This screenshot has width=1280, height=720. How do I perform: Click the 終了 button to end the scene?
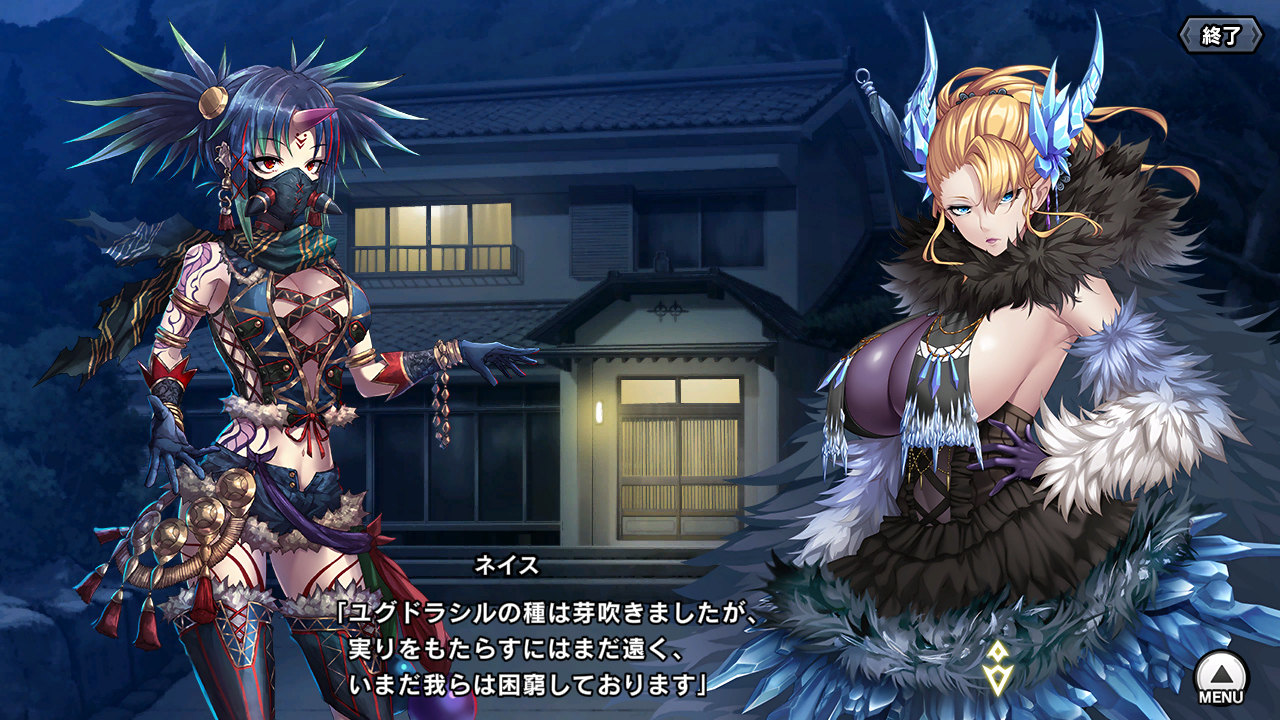(x=1220, y=36)
